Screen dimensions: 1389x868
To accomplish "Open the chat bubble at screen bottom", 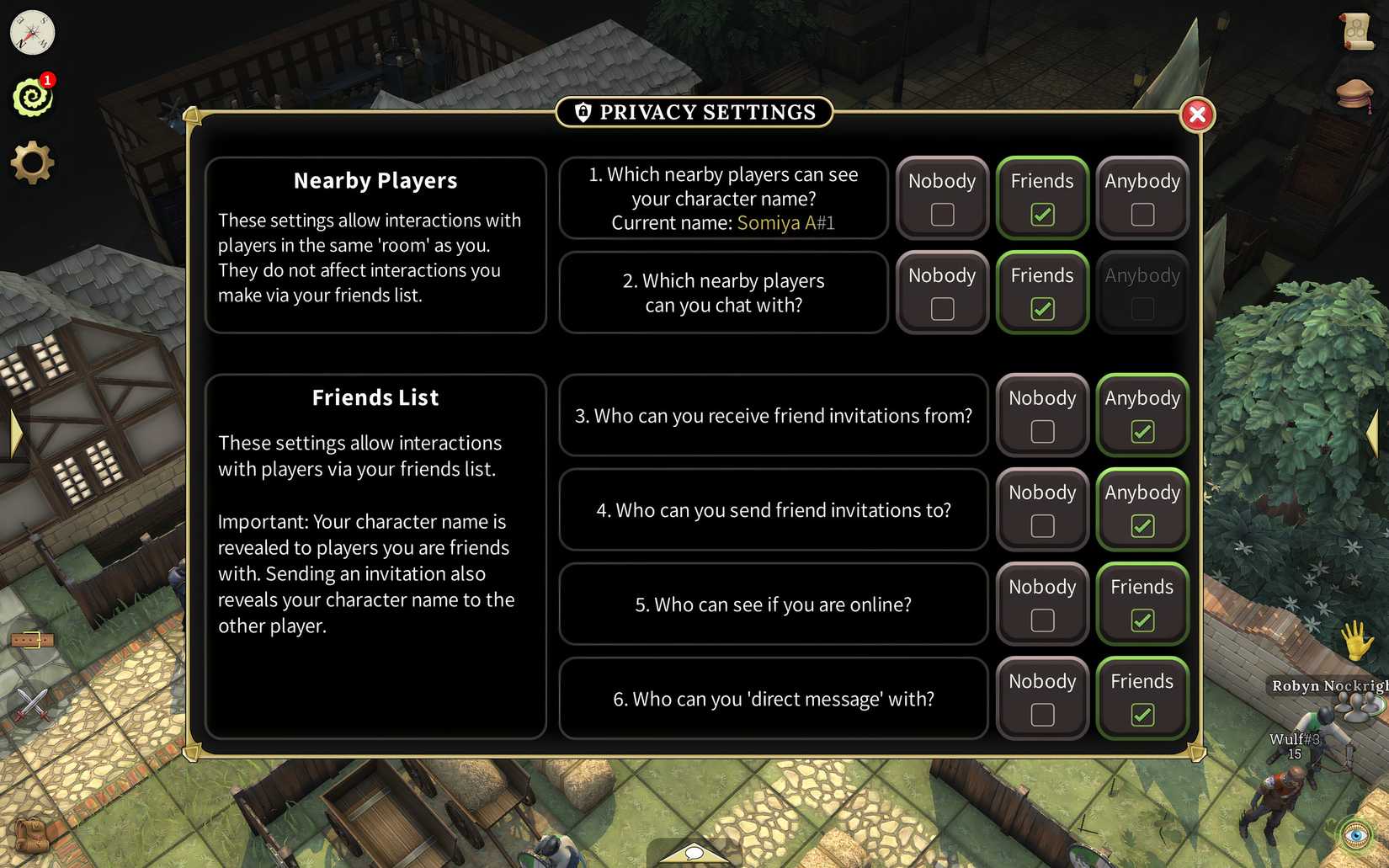I will 693,855.
